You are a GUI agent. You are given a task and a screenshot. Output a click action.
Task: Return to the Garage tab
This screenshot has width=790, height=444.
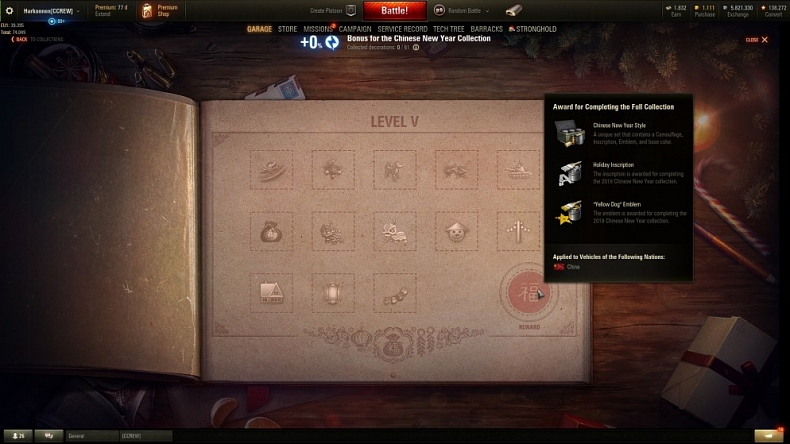tap(259, 29)
